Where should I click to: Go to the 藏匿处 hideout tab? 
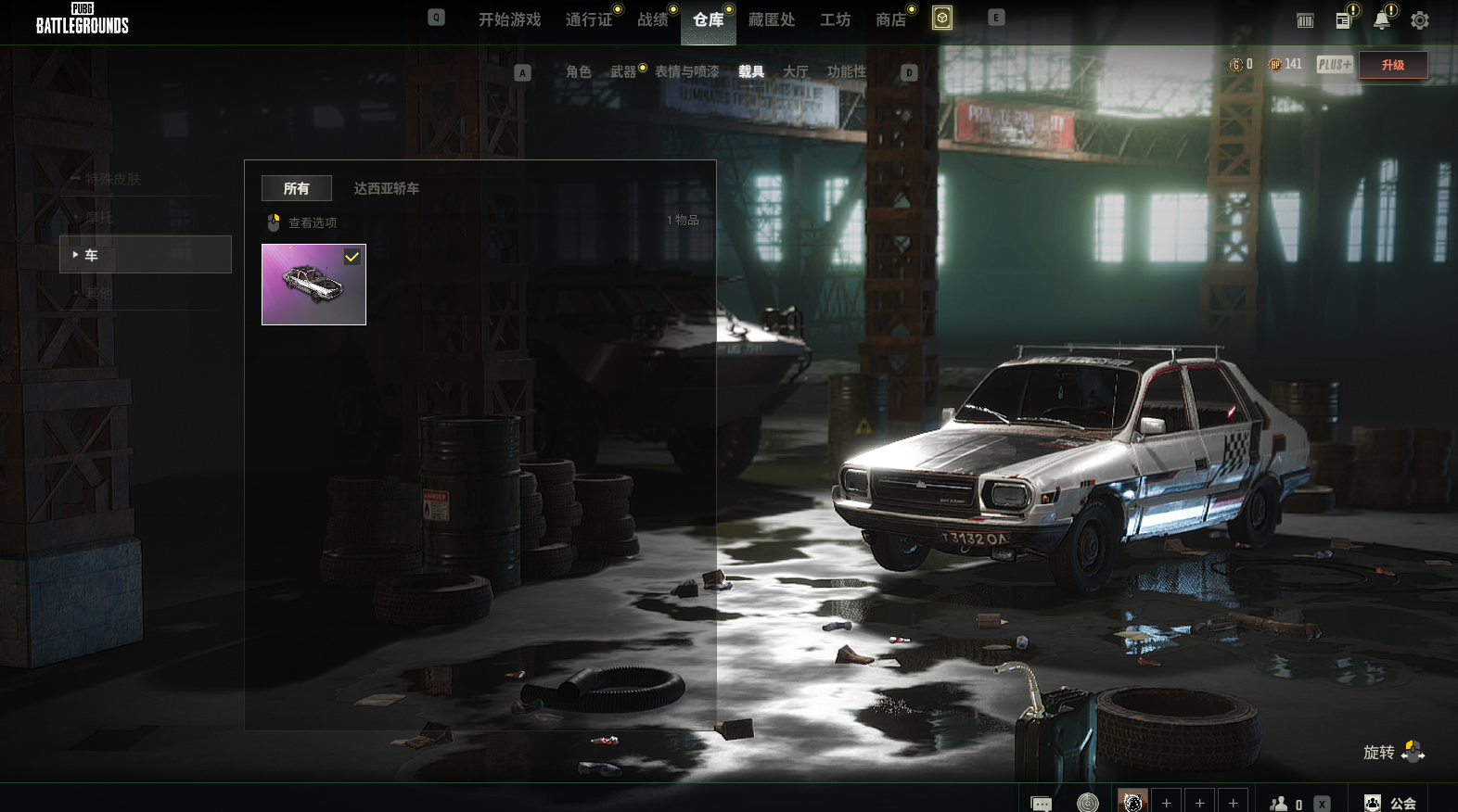772,19
